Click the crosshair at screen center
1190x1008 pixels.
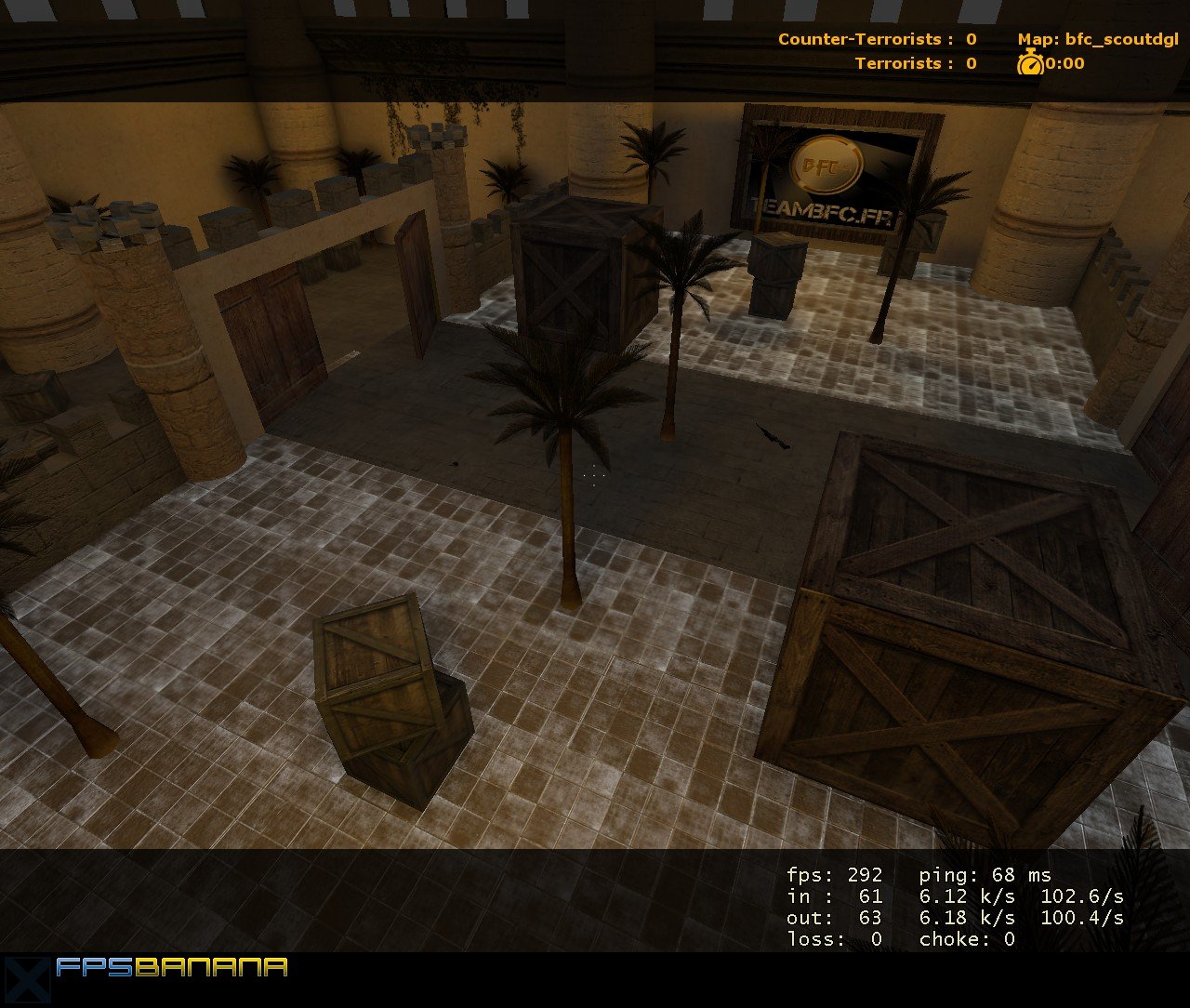point(595,476)
